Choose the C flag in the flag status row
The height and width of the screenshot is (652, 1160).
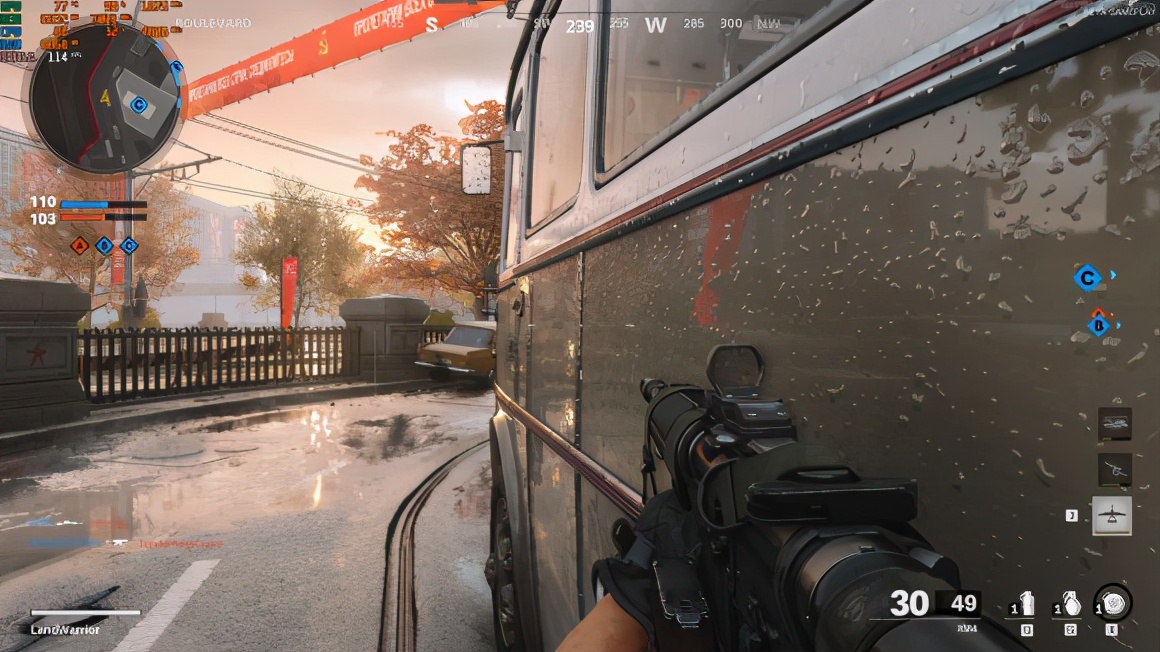(129, 245)
